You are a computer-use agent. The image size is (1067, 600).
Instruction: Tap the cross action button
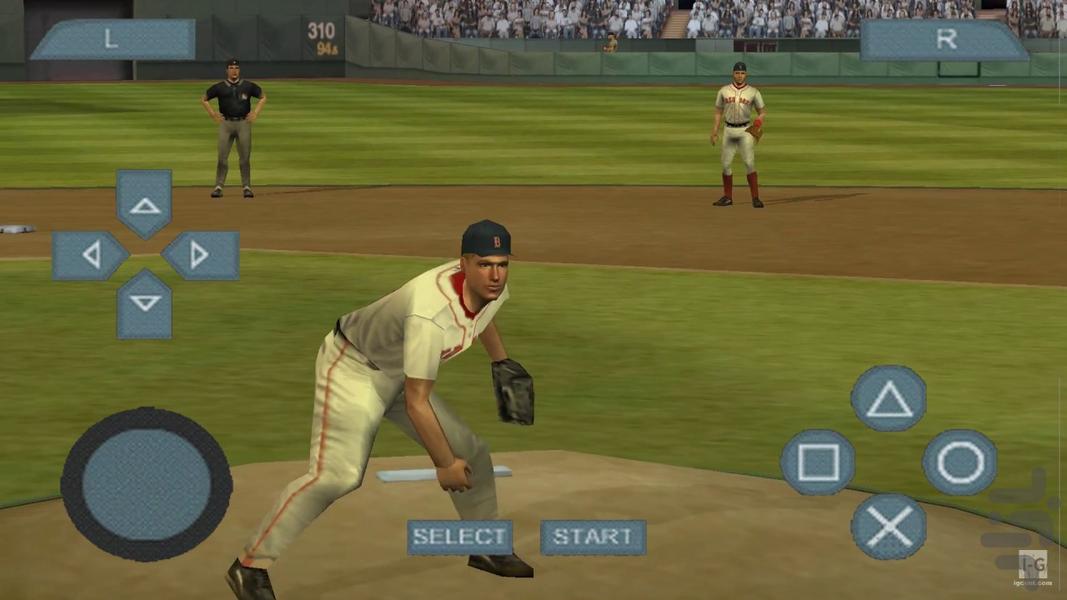coord(888,526)
